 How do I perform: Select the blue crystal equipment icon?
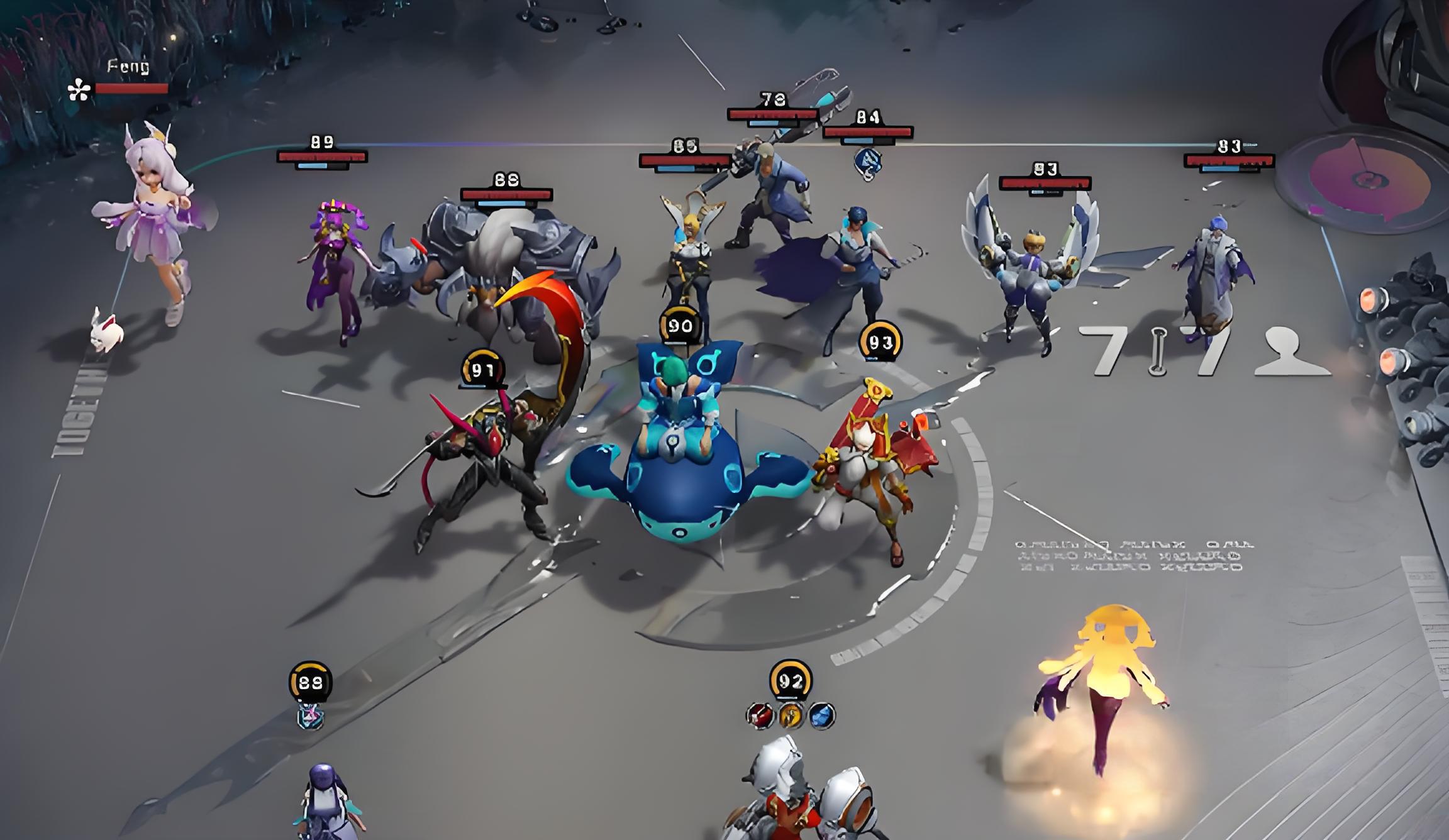coord(821,716)
